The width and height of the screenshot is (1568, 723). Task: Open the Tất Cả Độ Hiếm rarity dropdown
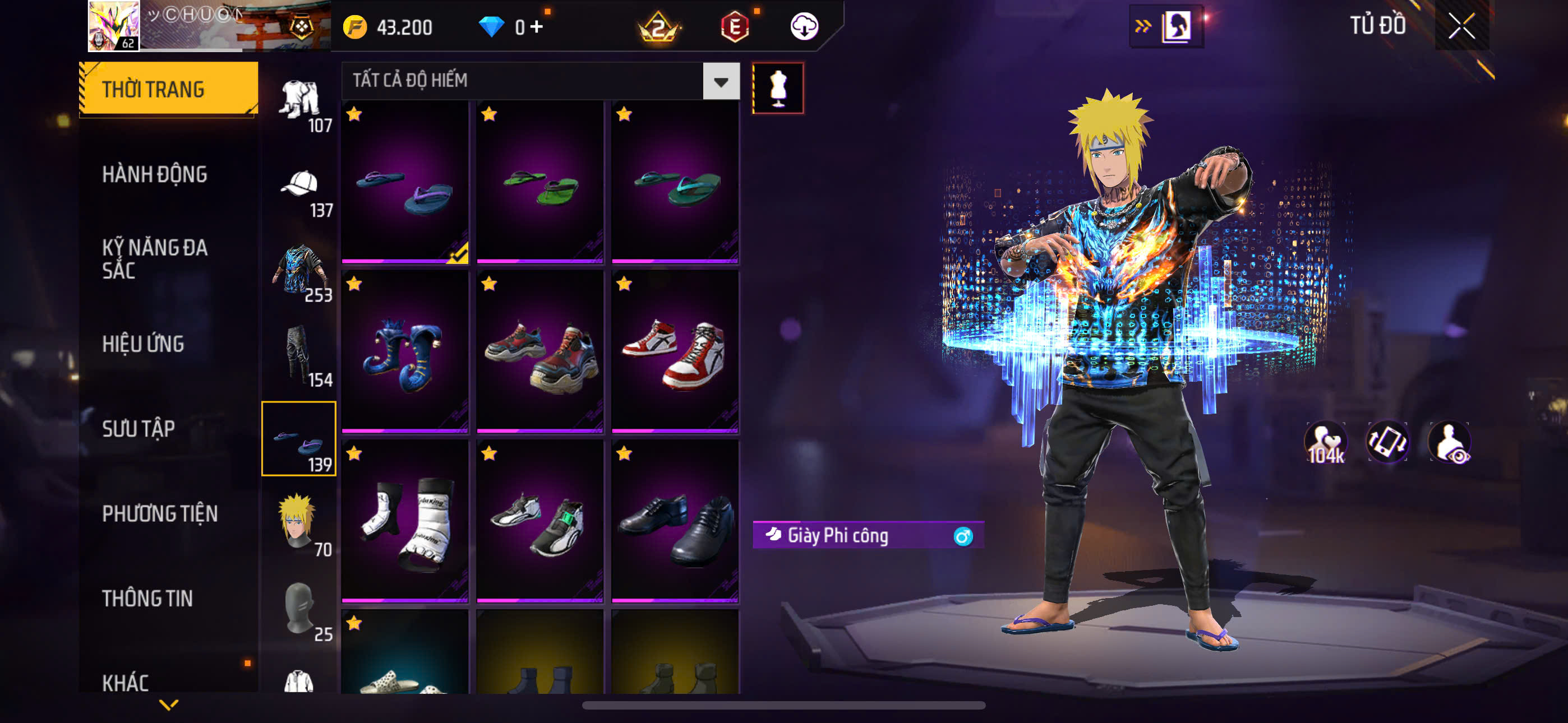coord(721,81)
